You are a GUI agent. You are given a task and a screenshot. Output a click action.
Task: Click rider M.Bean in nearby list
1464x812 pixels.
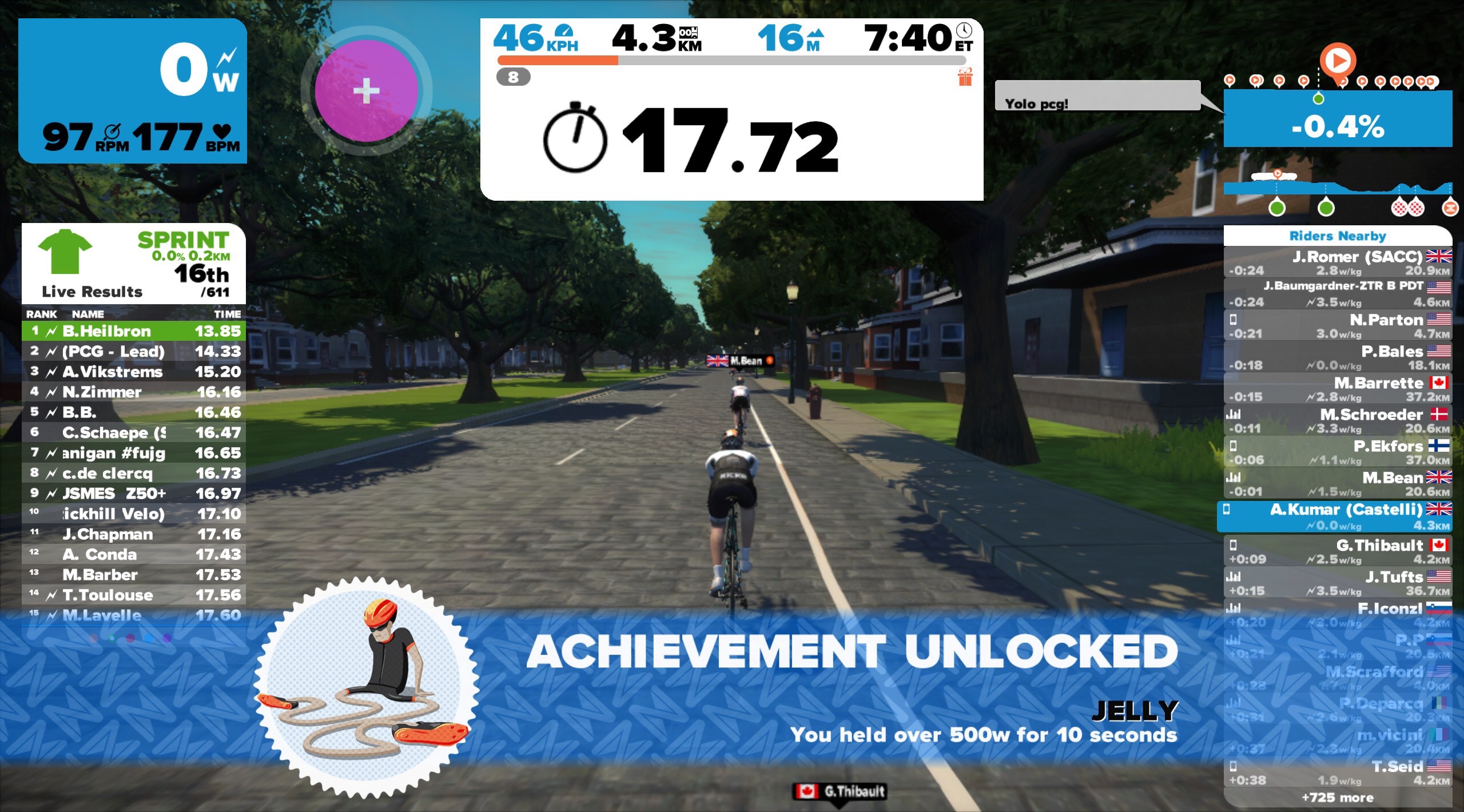1337,483
